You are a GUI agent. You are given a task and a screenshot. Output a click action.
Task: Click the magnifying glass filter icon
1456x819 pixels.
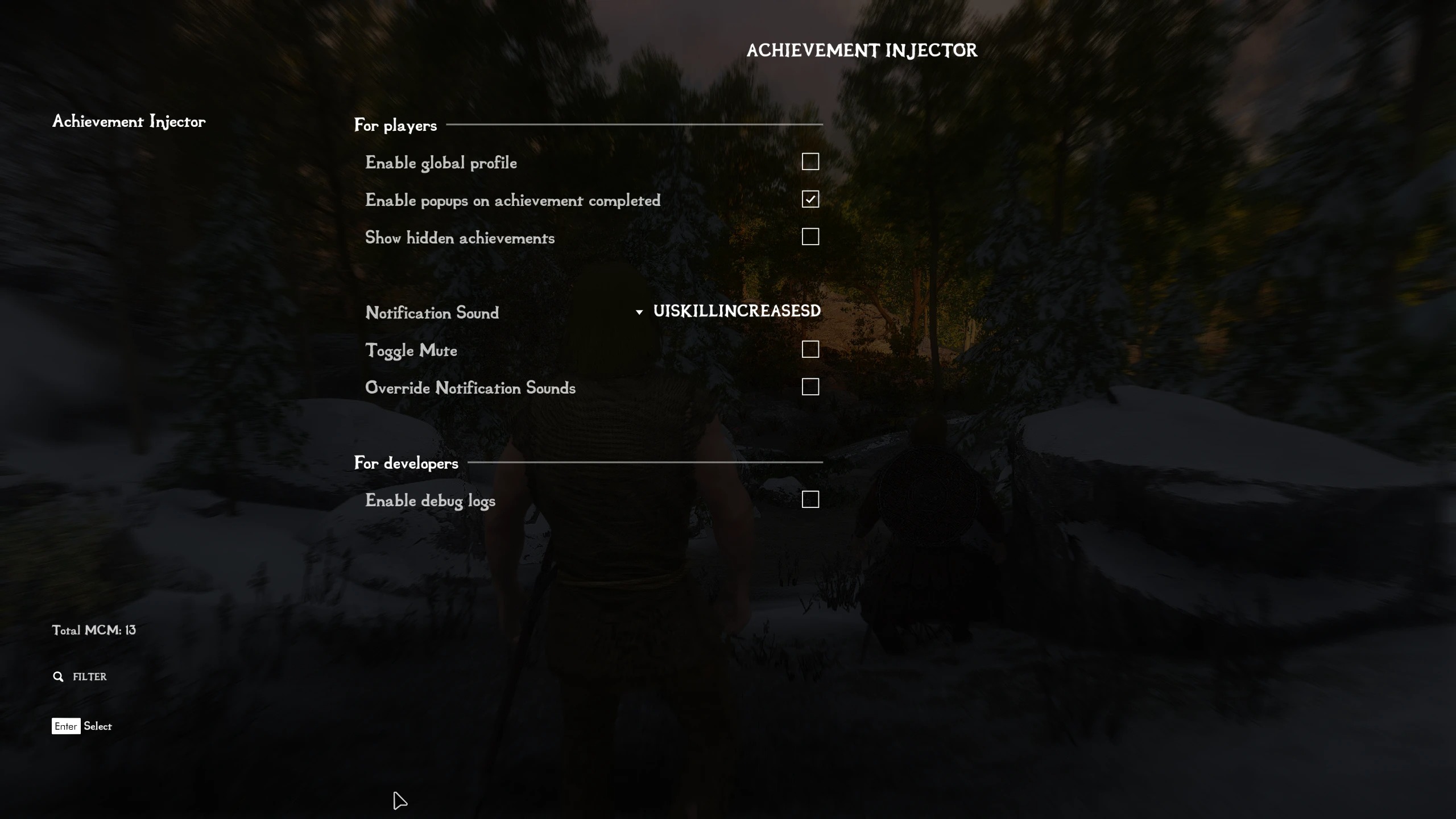[59, 676]
